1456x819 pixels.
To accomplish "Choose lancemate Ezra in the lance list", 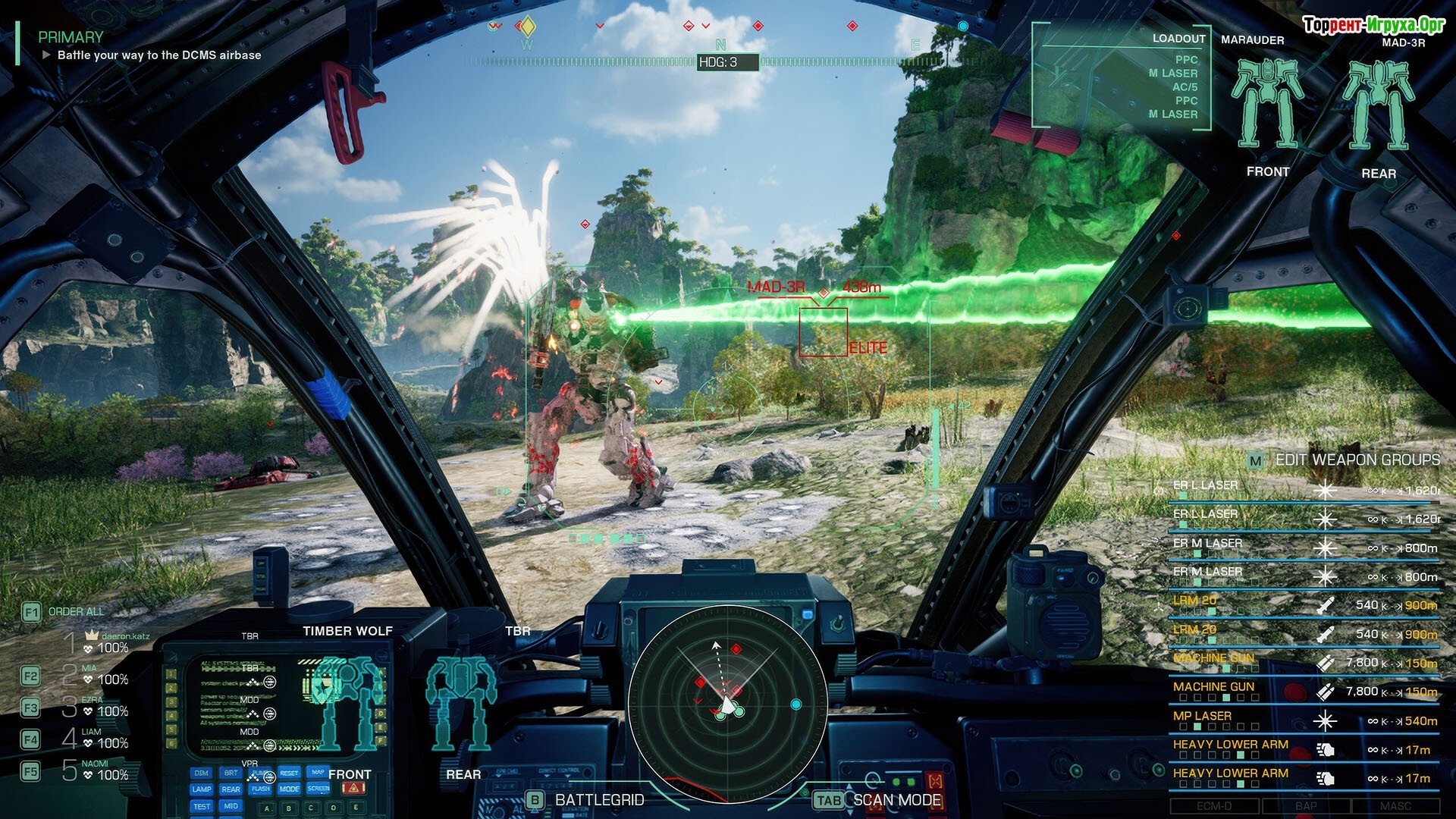I will [x=105, y=707].
